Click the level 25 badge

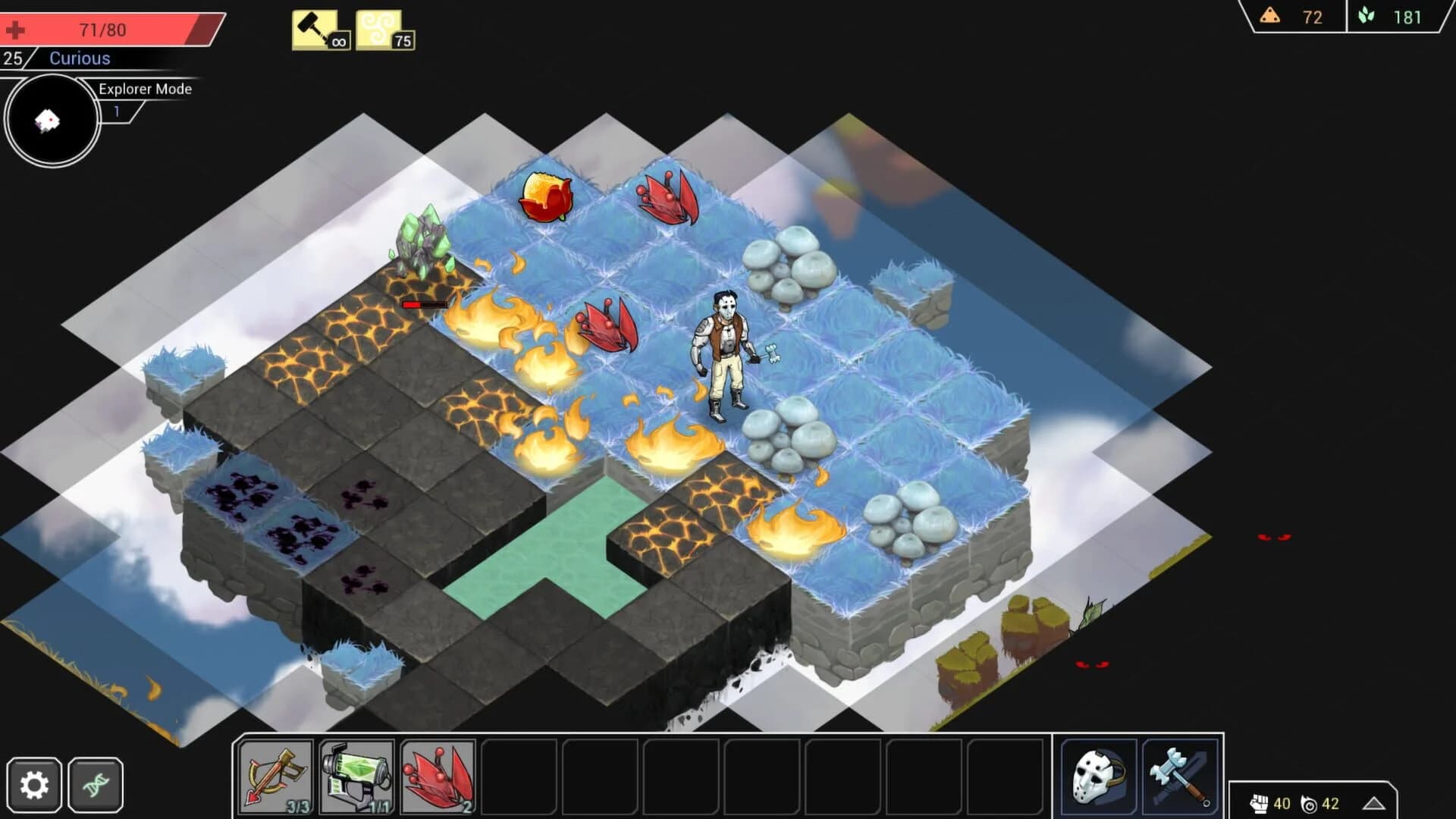coord(12,58)
